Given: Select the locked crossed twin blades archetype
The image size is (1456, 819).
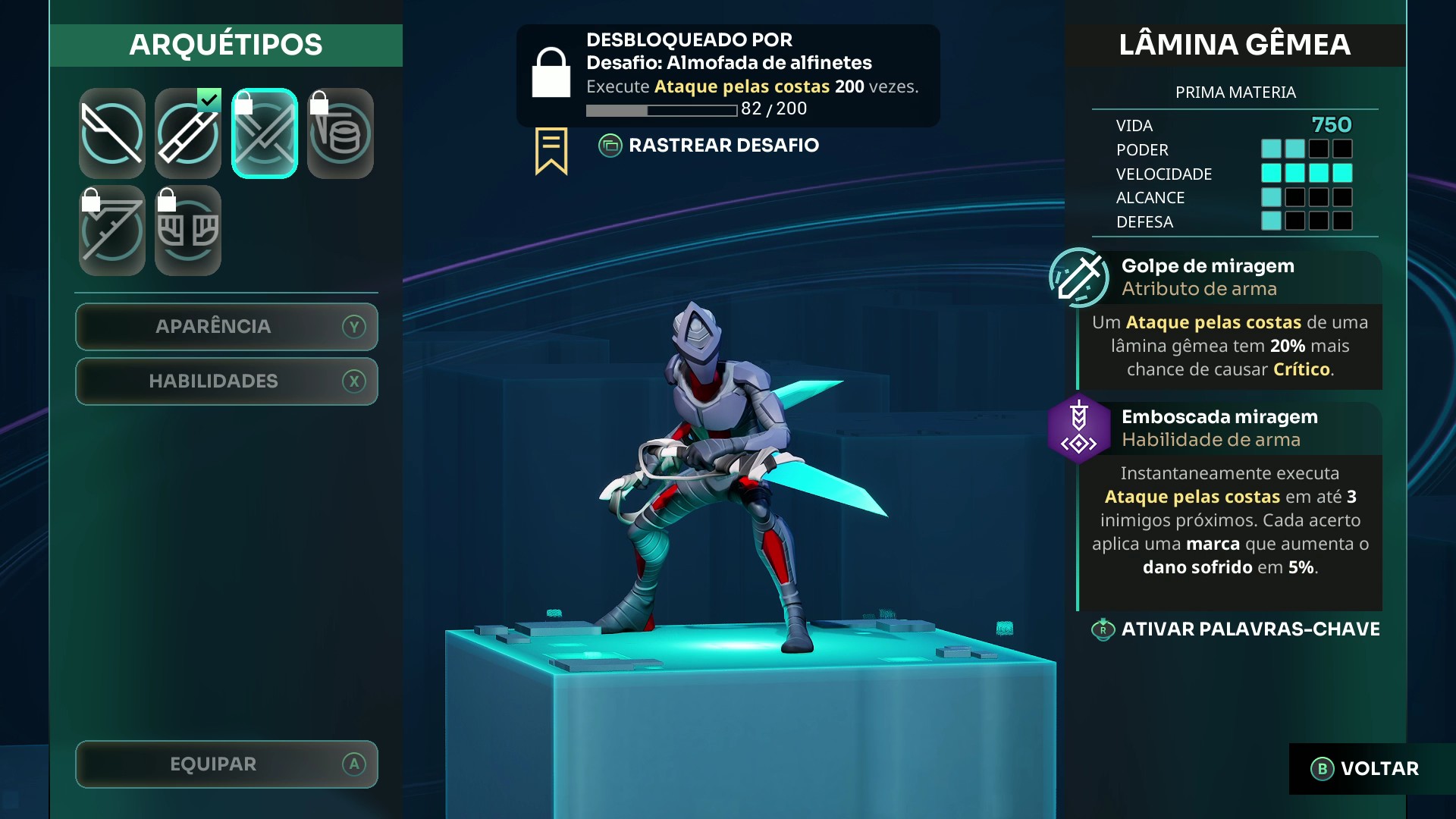Looking at the screenshot, I should click(x=265, y=134).
